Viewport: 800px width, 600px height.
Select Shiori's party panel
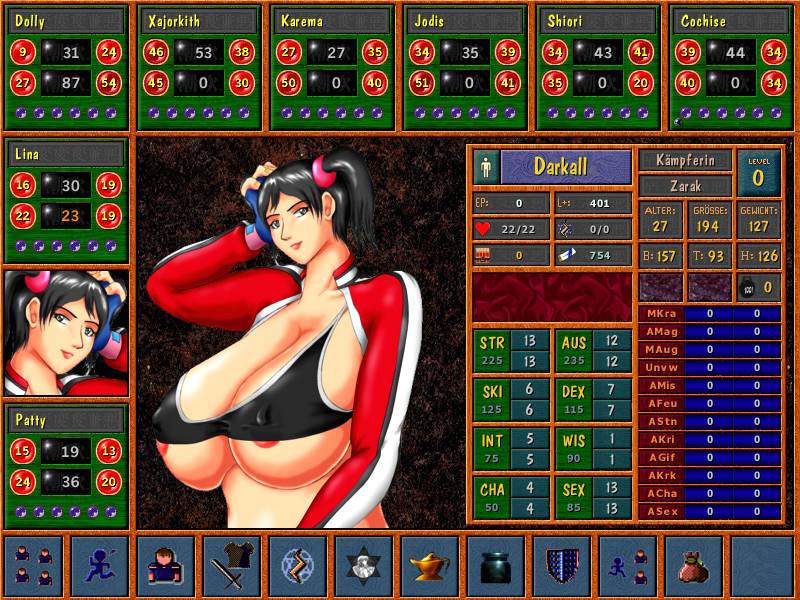pyautogui.click(x=598, y=67)
